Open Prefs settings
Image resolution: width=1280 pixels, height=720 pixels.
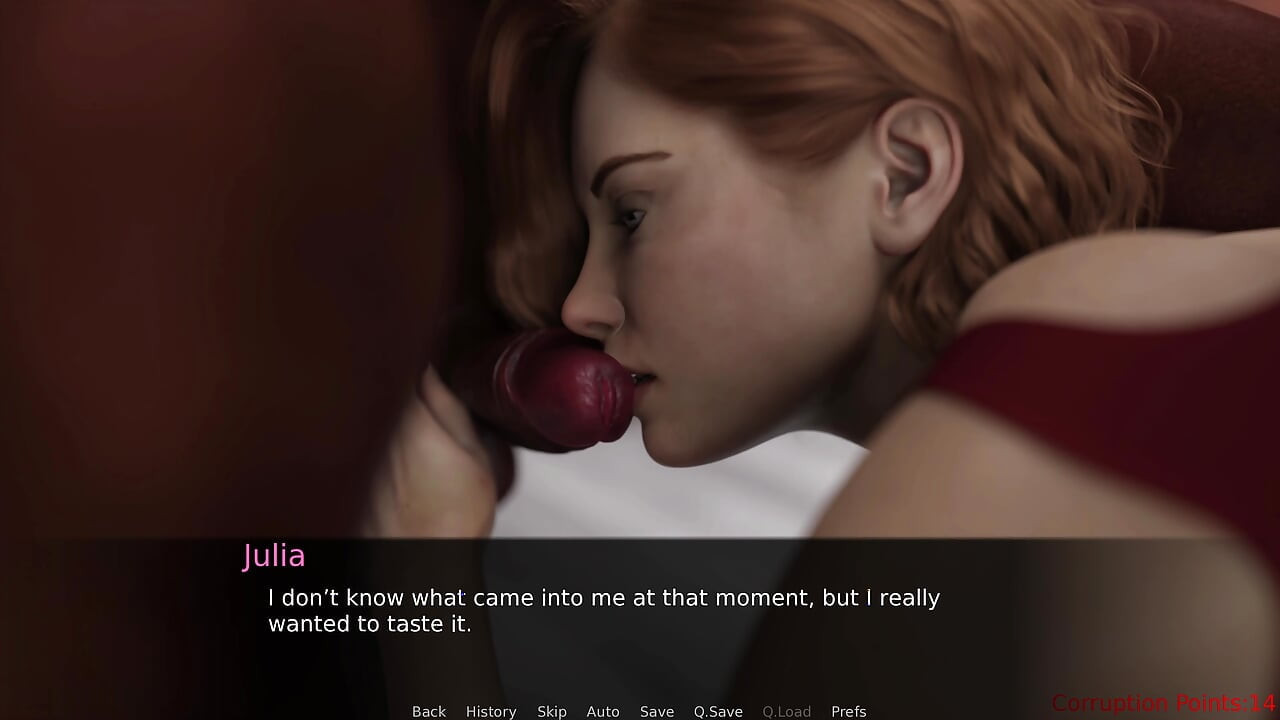tap(849, 711)
